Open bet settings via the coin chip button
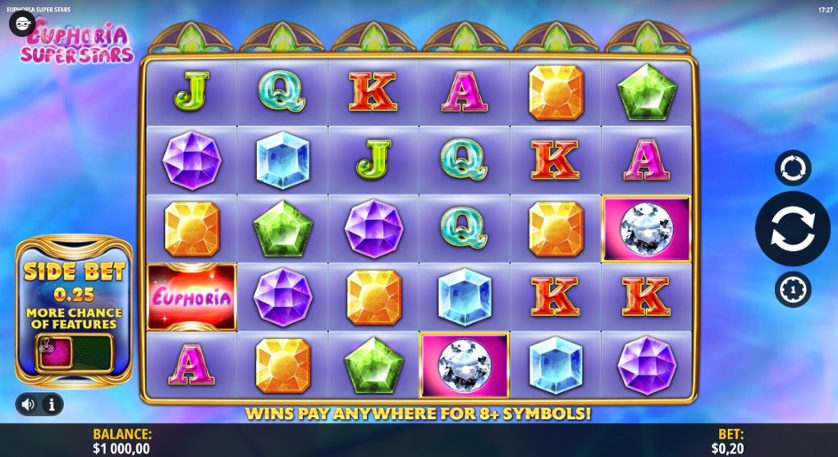Viewport: 838px width, 457px height. click(x=792, y=289)
